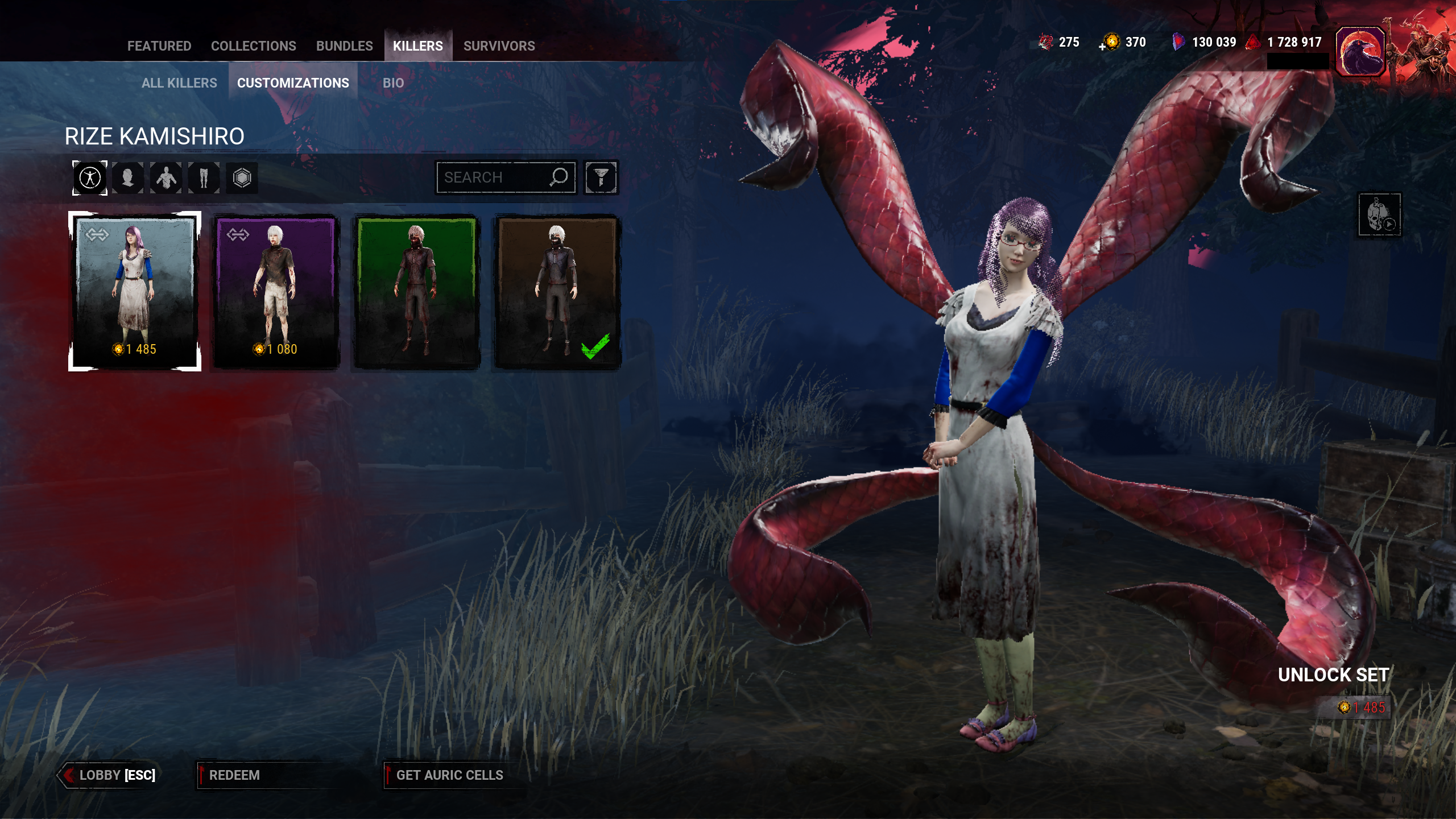This screenshot has width=1456, height=819.
Task: Choose the purple outfit priced 1 080
Action: (276, 291)
